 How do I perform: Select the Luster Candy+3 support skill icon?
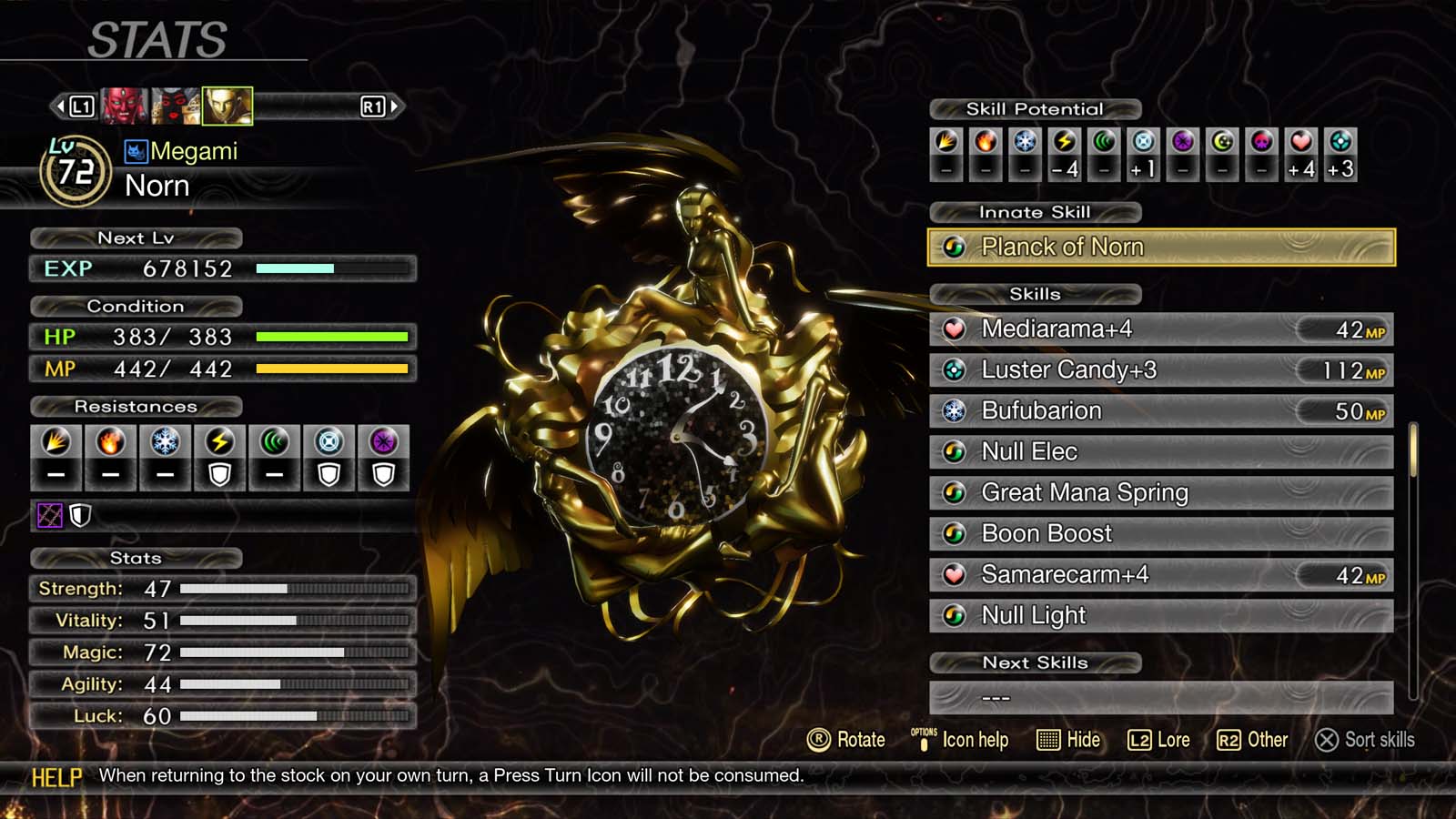(954, 369)
